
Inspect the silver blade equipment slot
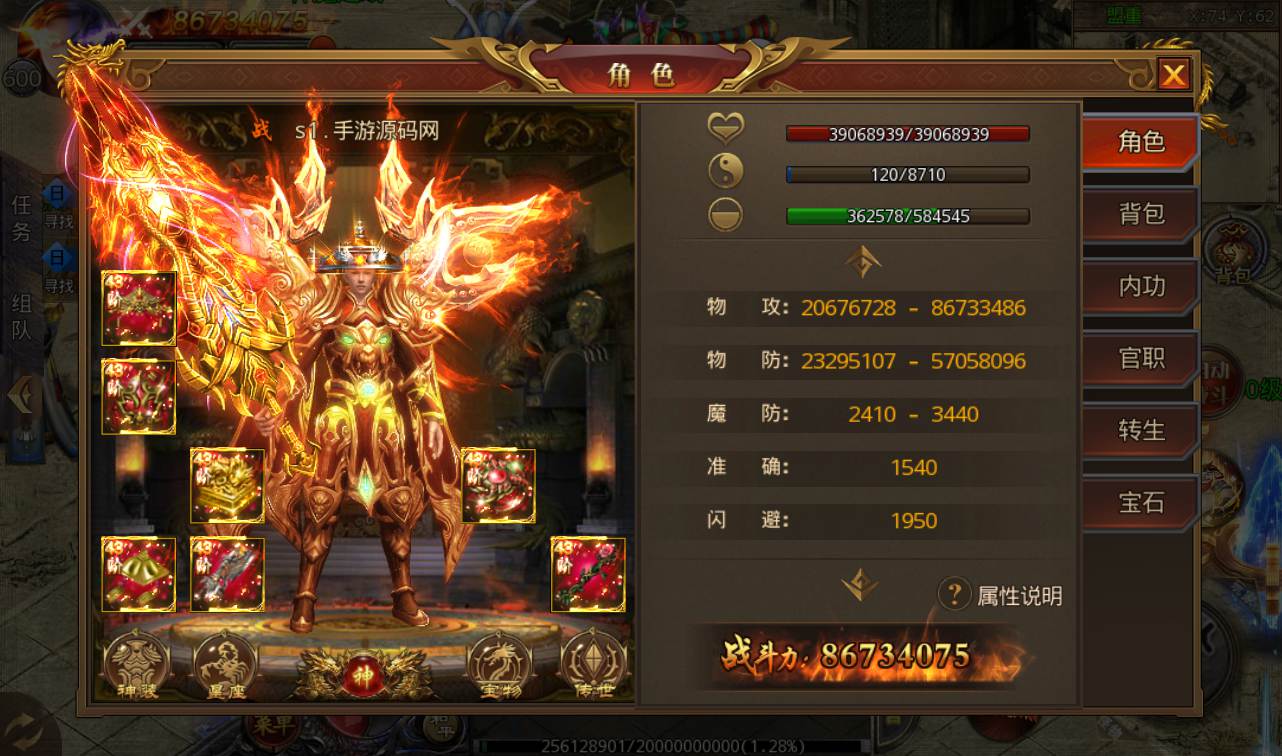tap(227, 574)
